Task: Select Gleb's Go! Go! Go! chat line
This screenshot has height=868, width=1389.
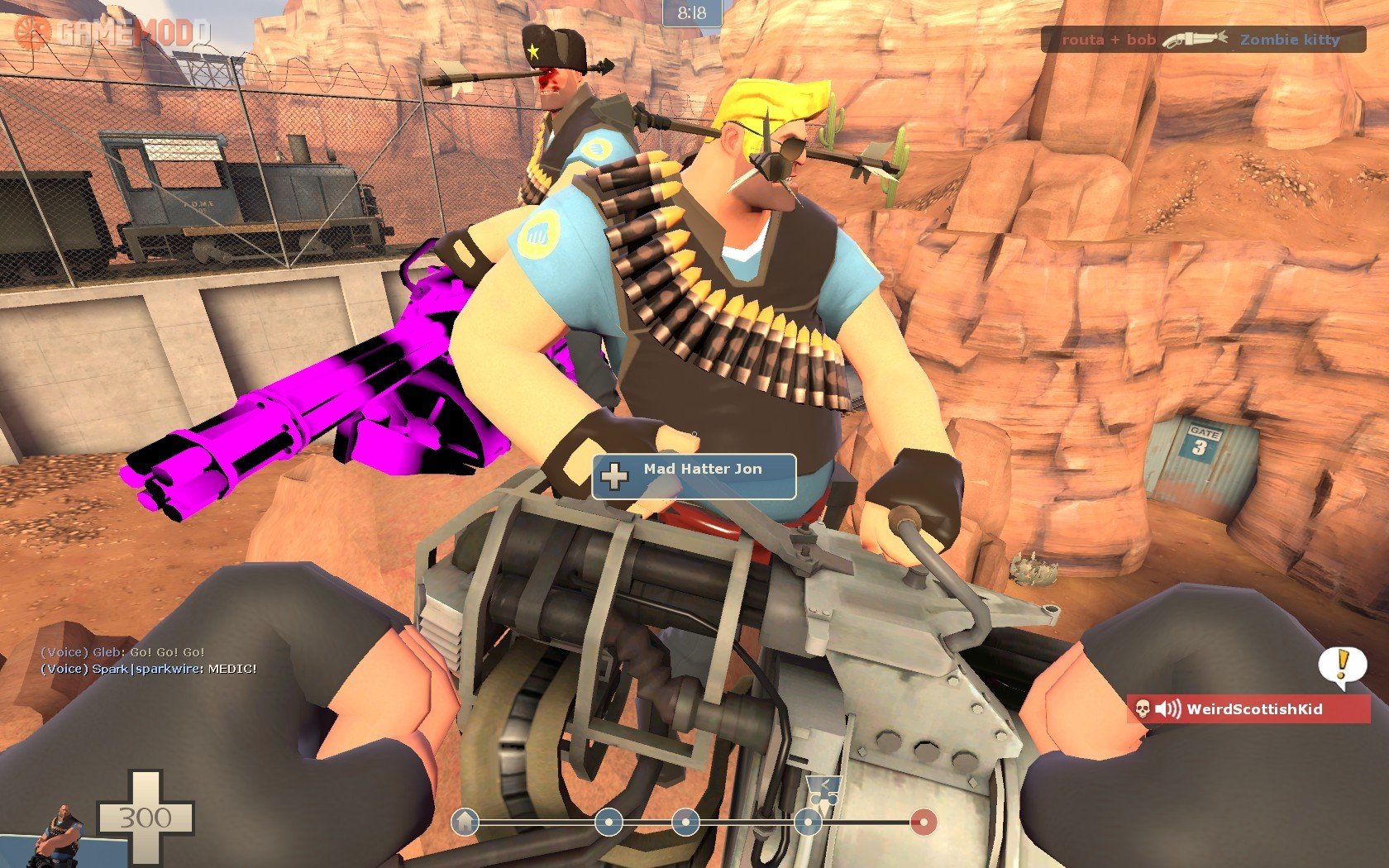Action: 122,651
